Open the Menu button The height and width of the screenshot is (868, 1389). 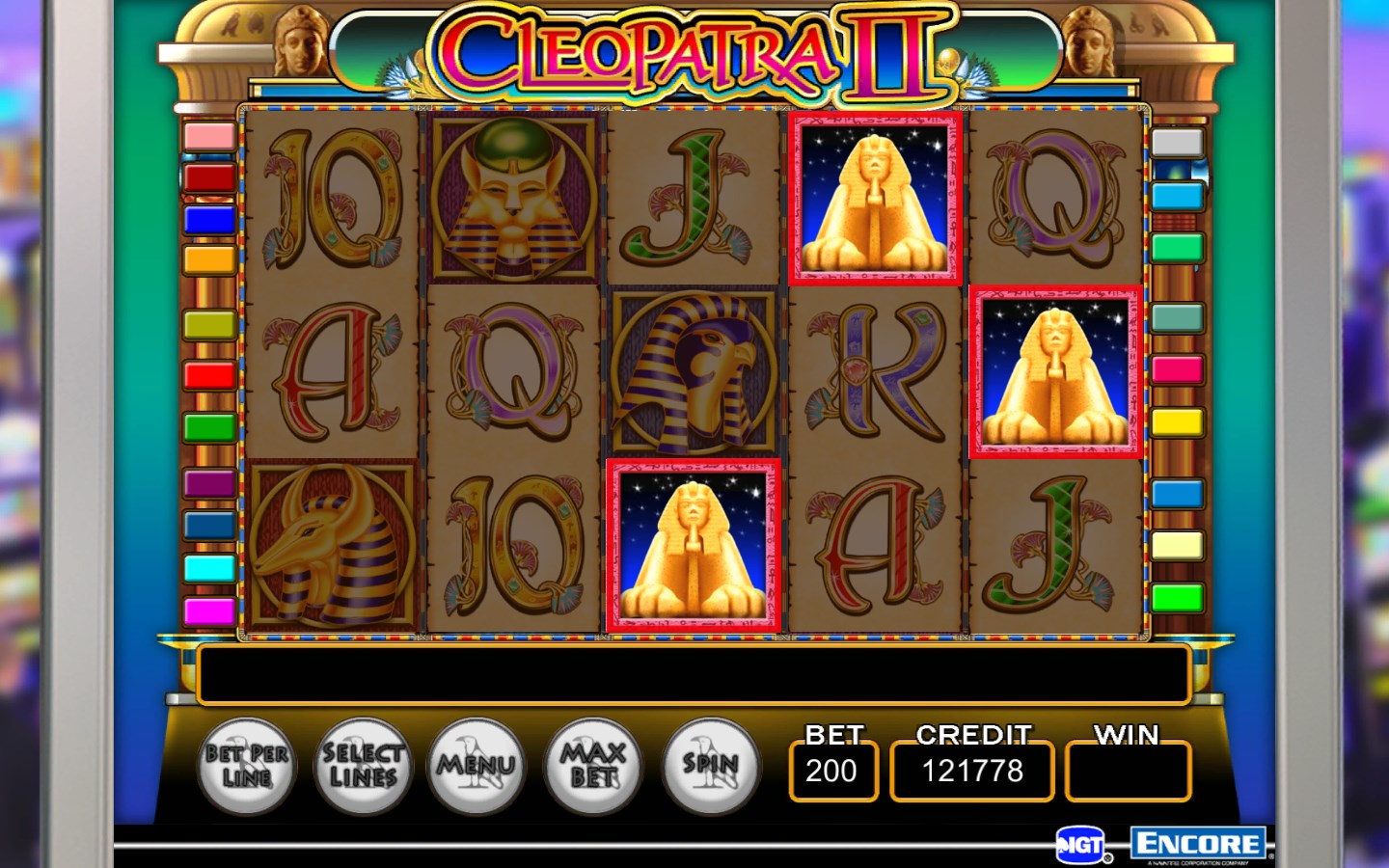pos(477,767)
